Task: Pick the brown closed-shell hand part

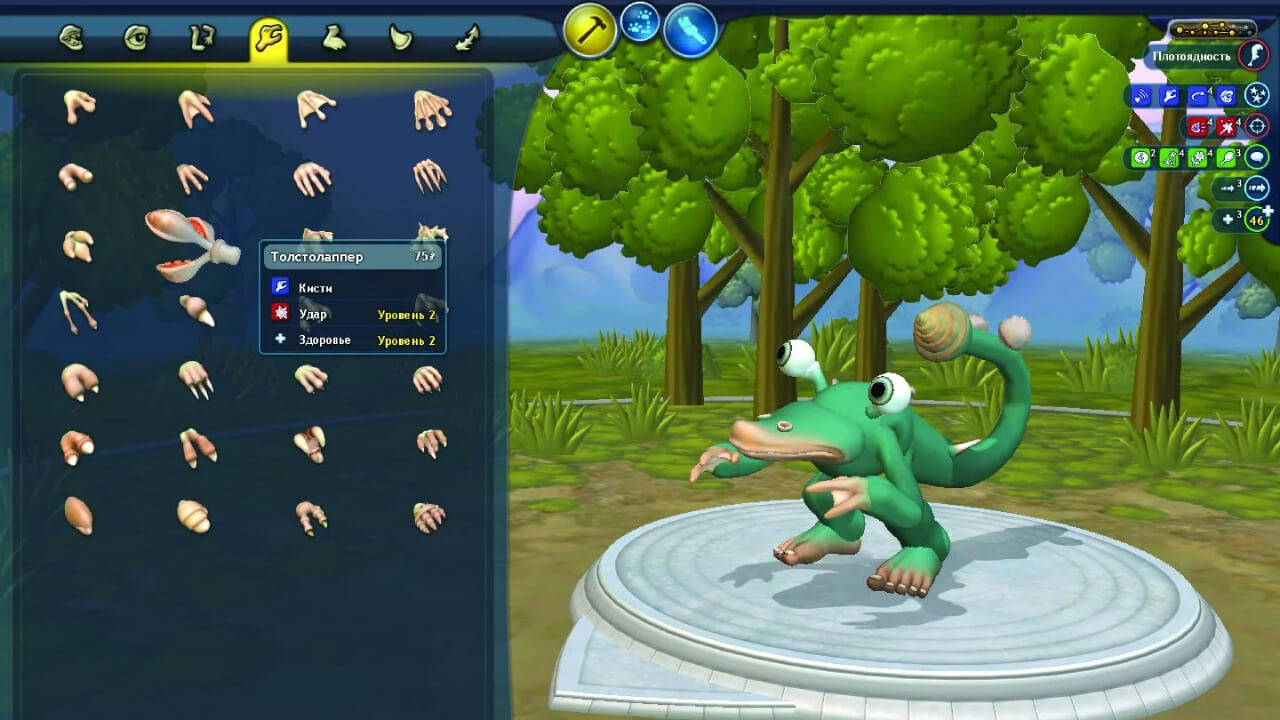Action: point(78,515)
